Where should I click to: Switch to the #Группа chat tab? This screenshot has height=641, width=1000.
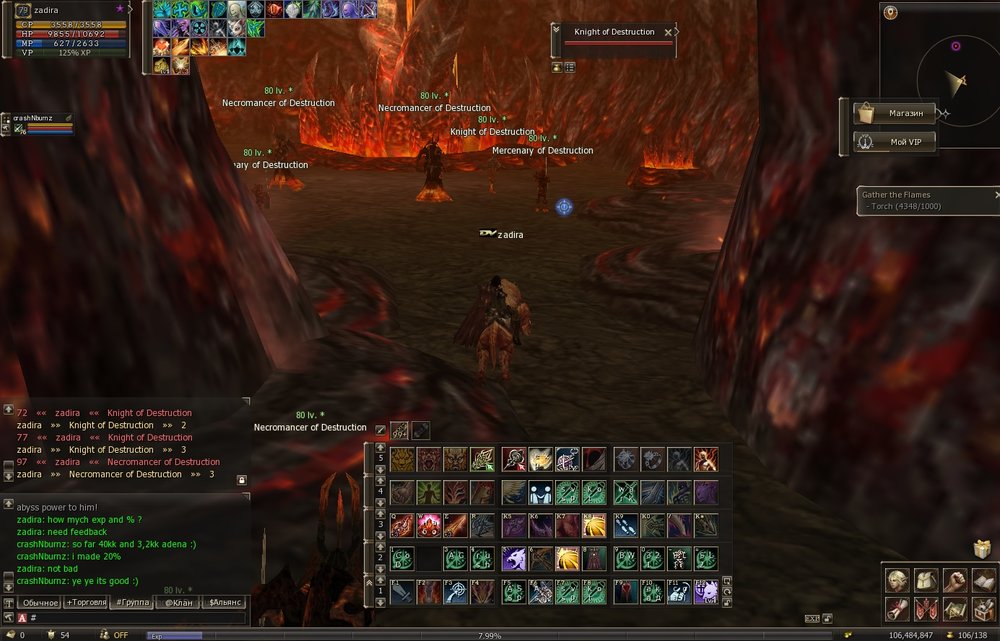click(132, 602)
